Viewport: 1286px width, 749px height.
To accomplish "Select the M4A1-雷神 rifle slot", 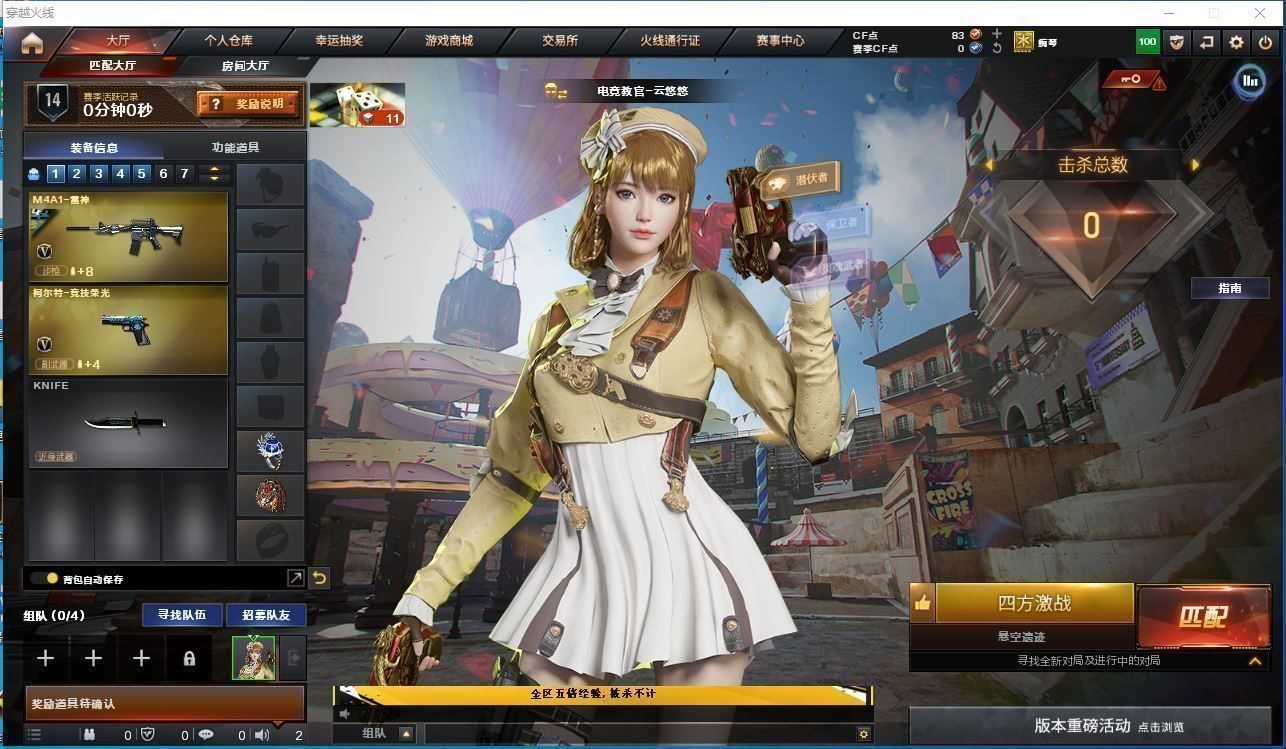I will coord(129,236).
